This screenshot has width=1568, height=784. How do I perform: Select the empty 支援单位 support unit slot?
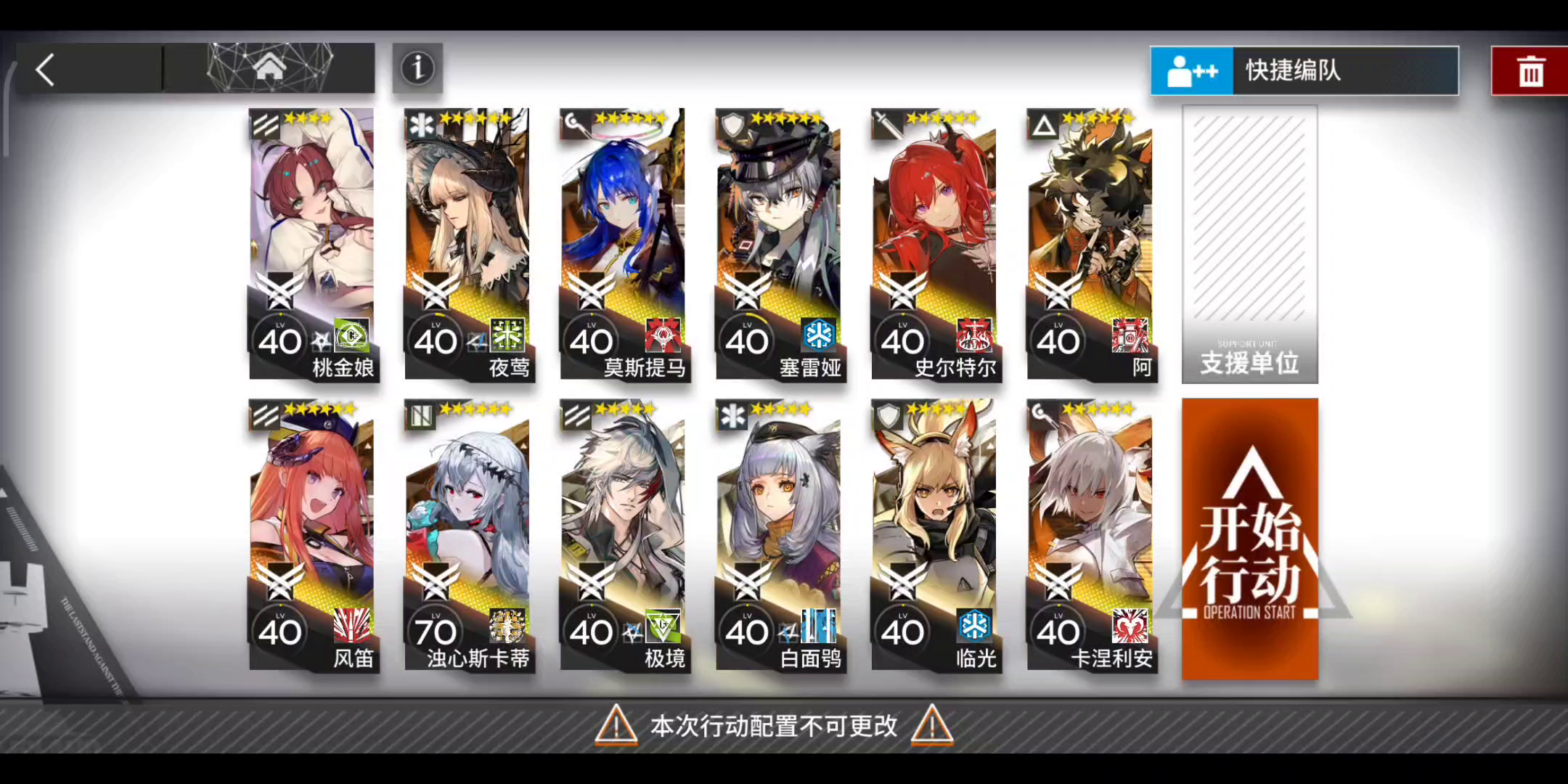click(1249, 243)
